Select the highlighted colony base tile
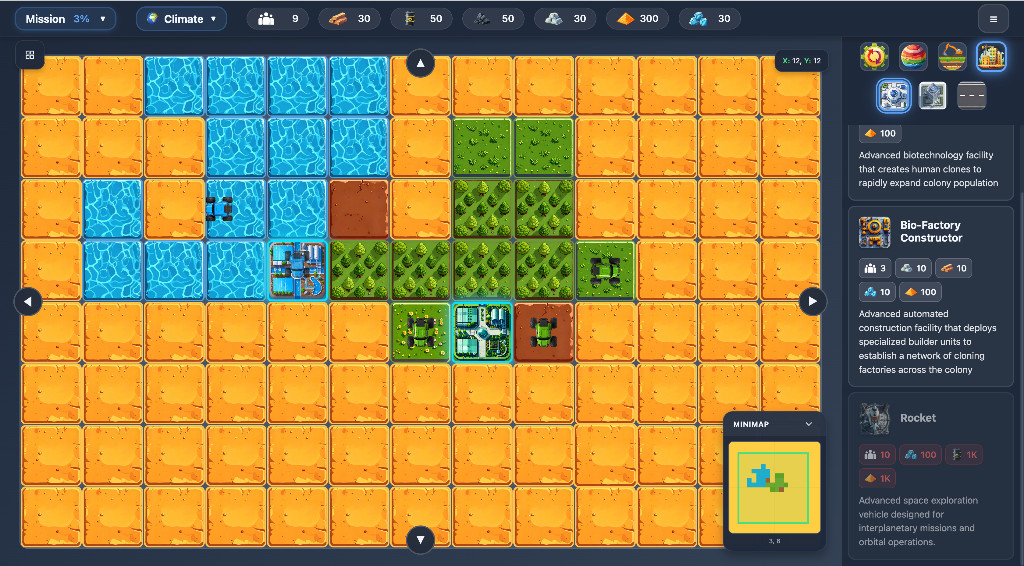Screen dimensions: 1024x566 (482, 331)
